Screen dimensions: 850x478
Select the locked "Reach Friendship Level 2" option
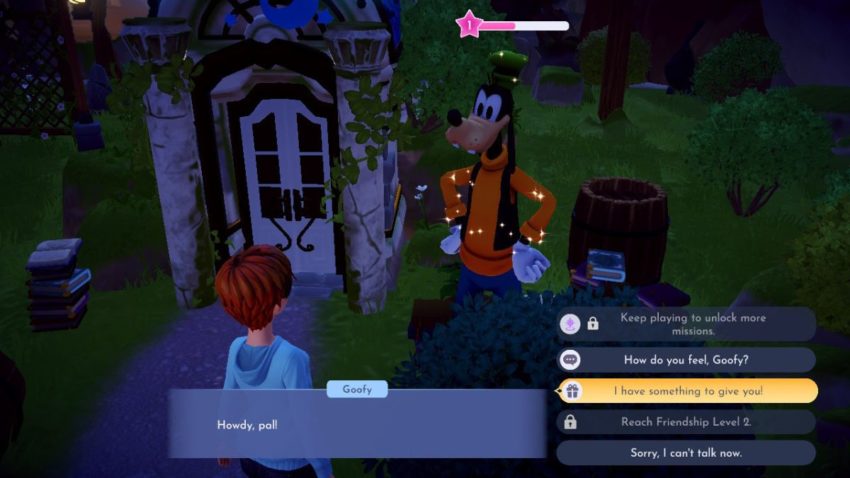coord(686,422)
